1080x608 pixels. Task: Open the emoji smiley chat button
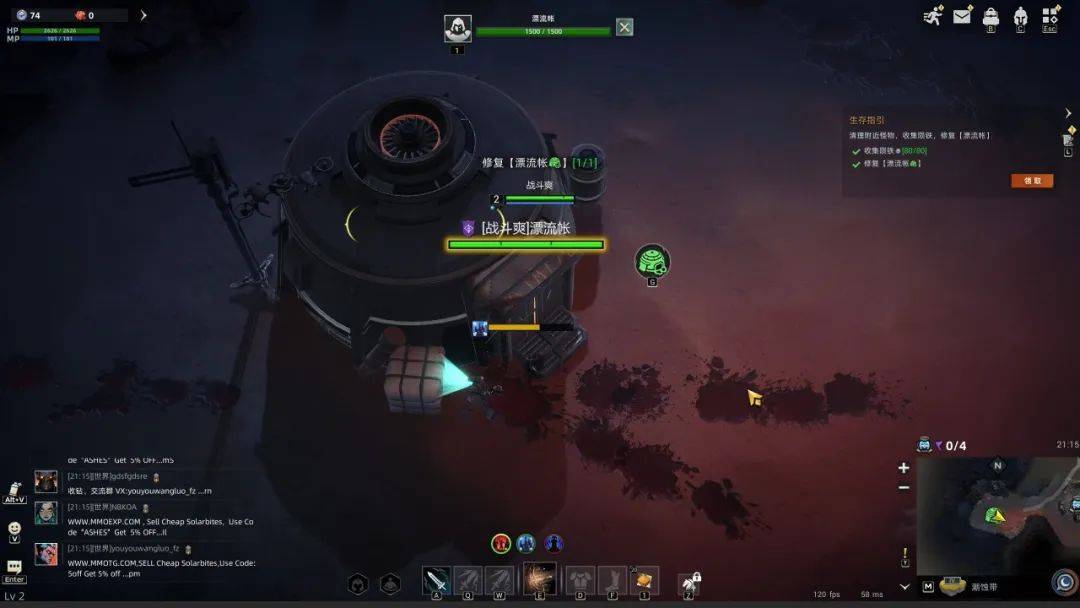(14, 528)
